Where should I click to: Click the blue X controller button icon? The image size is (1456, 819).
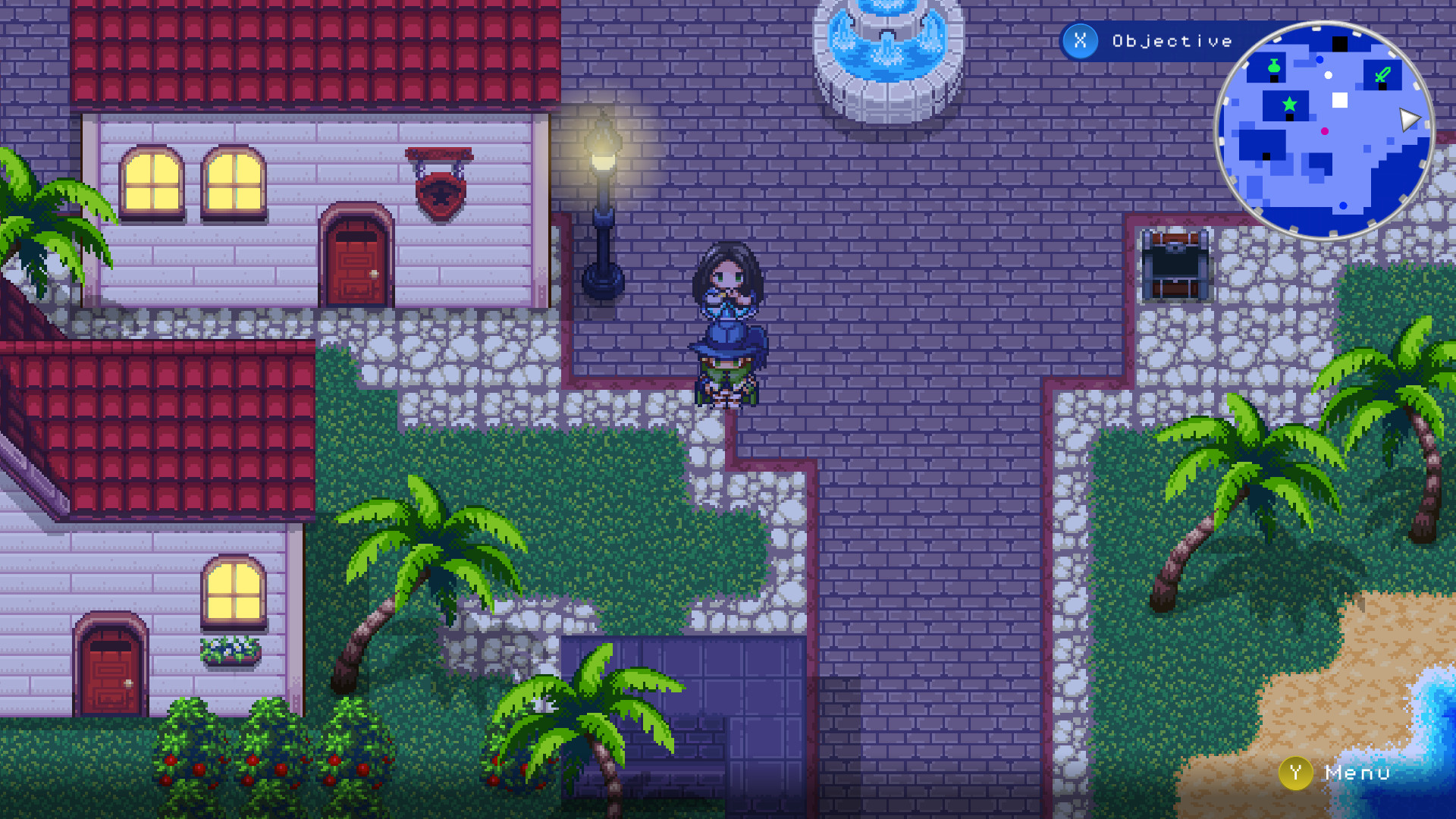click(x=1080, y=42)
